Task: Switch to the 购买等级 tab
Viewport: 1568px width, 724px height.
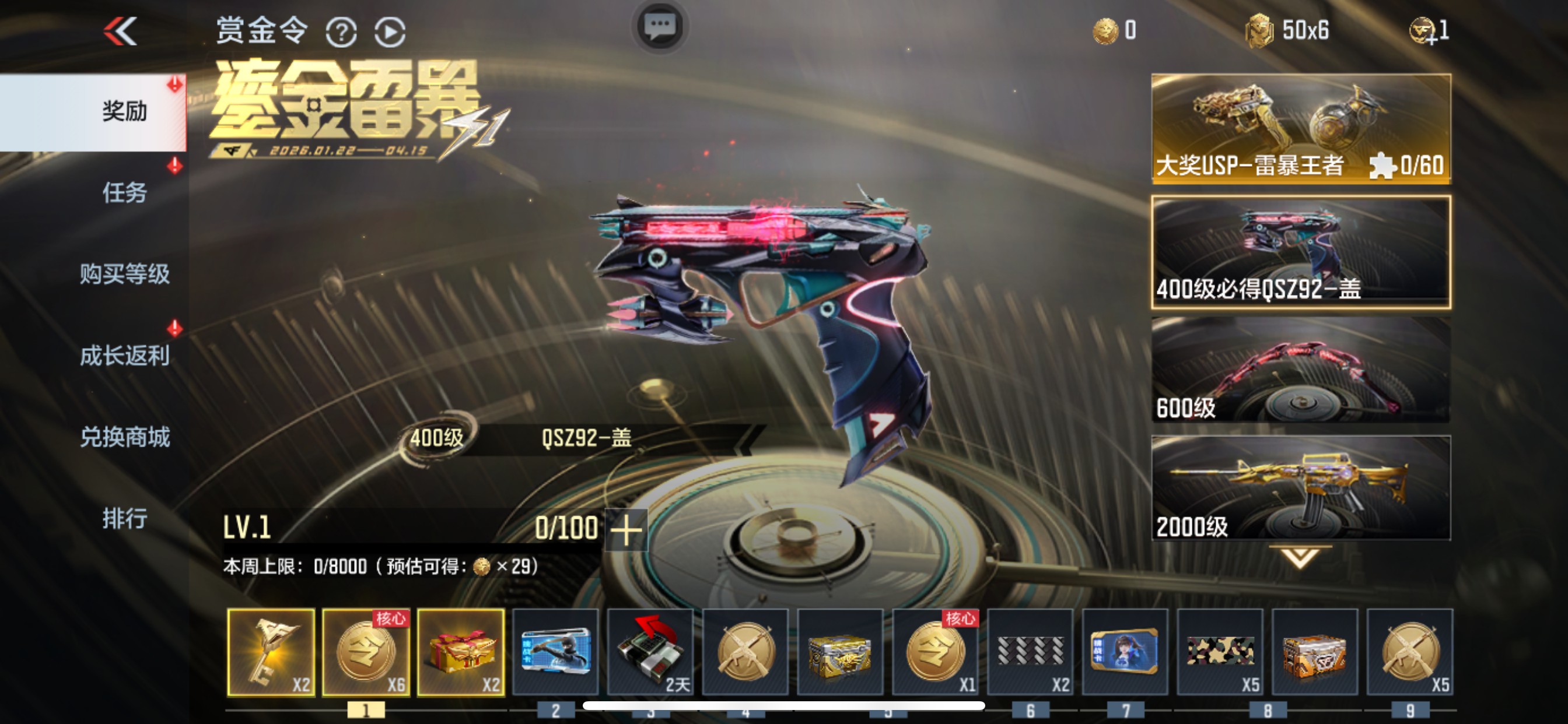Action: point(125,275)
